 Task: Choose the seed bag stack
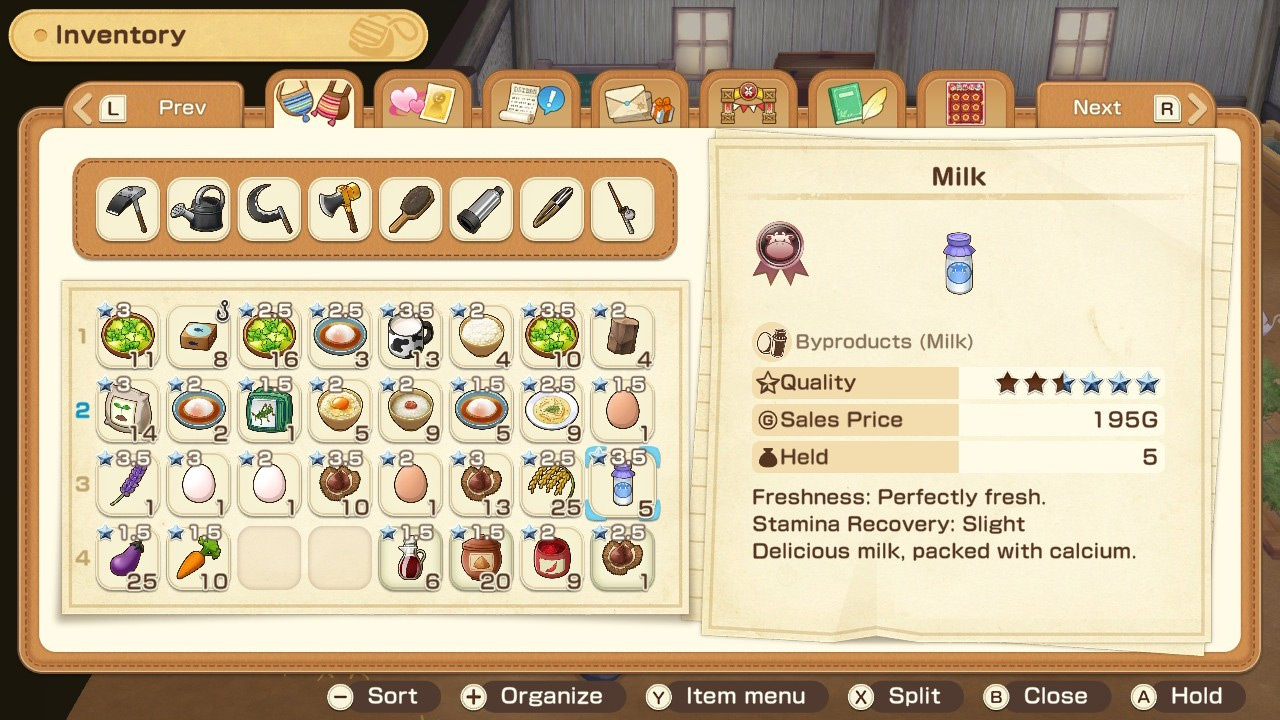(128, 410)
